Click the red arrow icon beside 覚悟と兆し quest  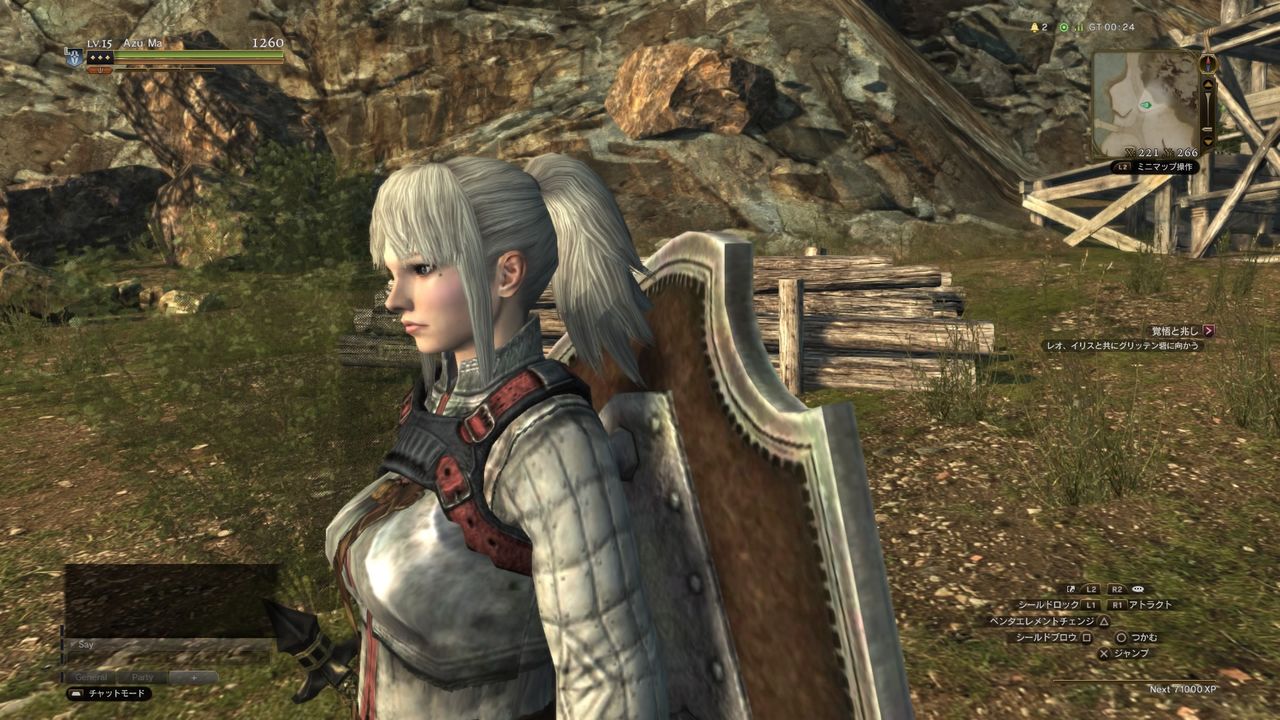pos(1209,330)
